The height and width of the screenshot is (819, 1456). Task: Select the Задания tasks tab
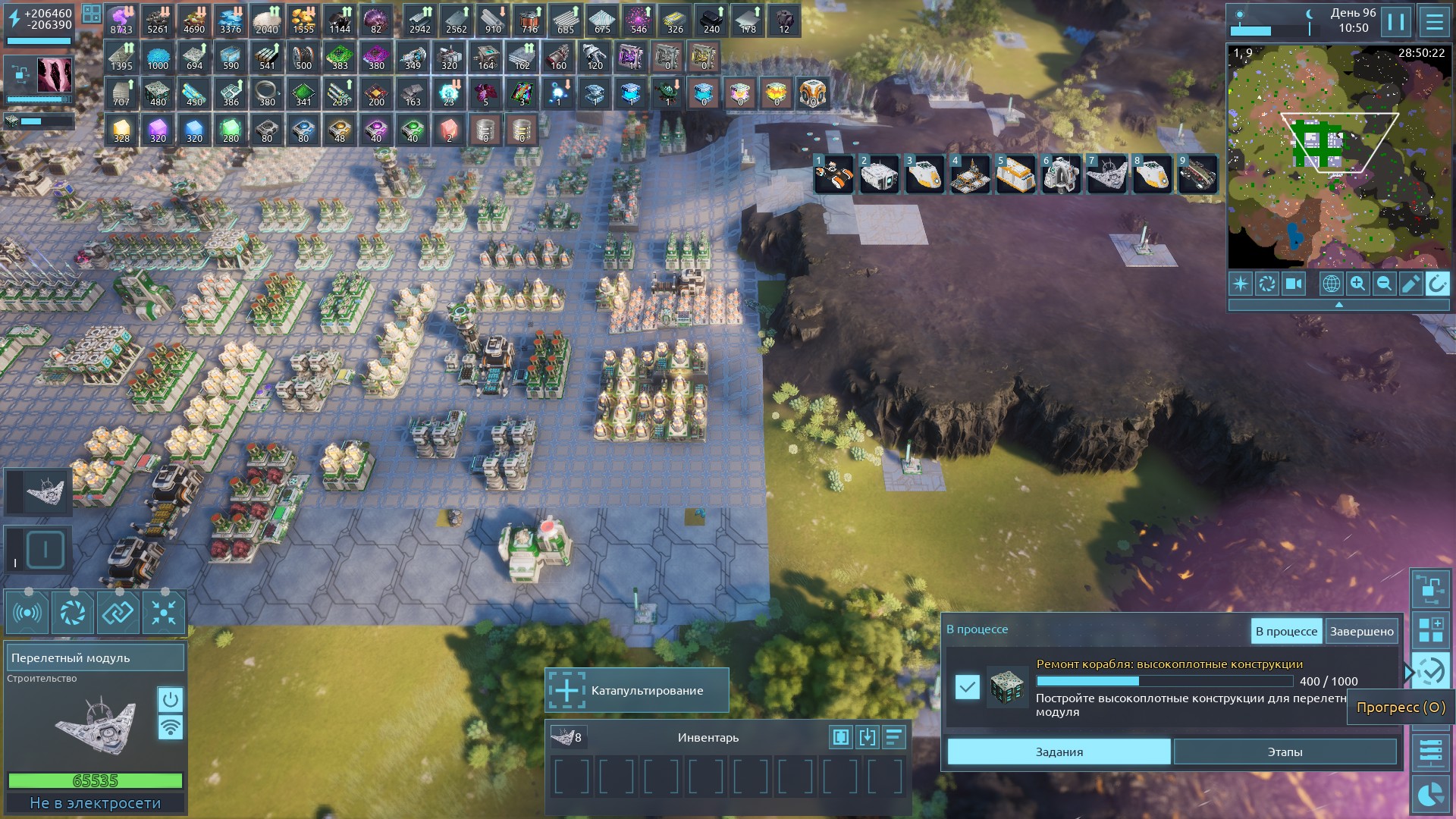(1059, 752)
